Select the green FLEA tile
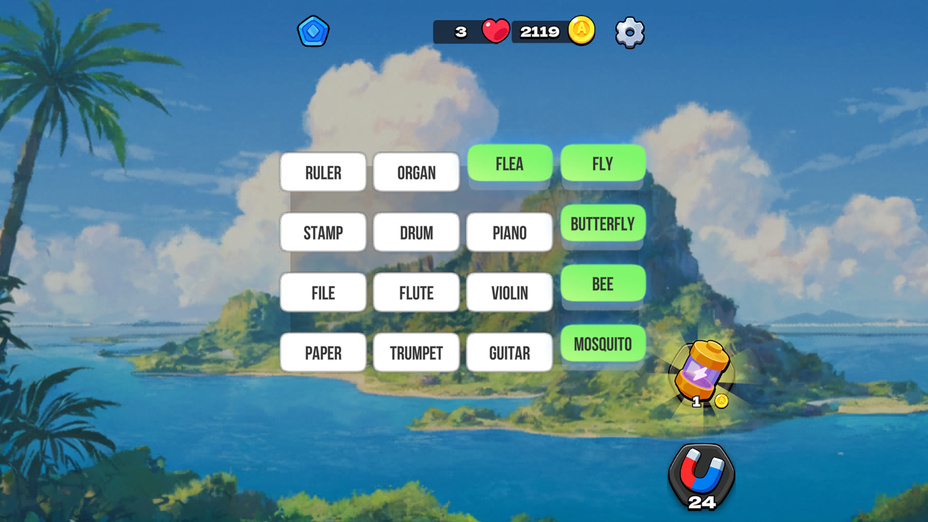The width and height of the screenshot is (928, 522). [x=509, y=163]
